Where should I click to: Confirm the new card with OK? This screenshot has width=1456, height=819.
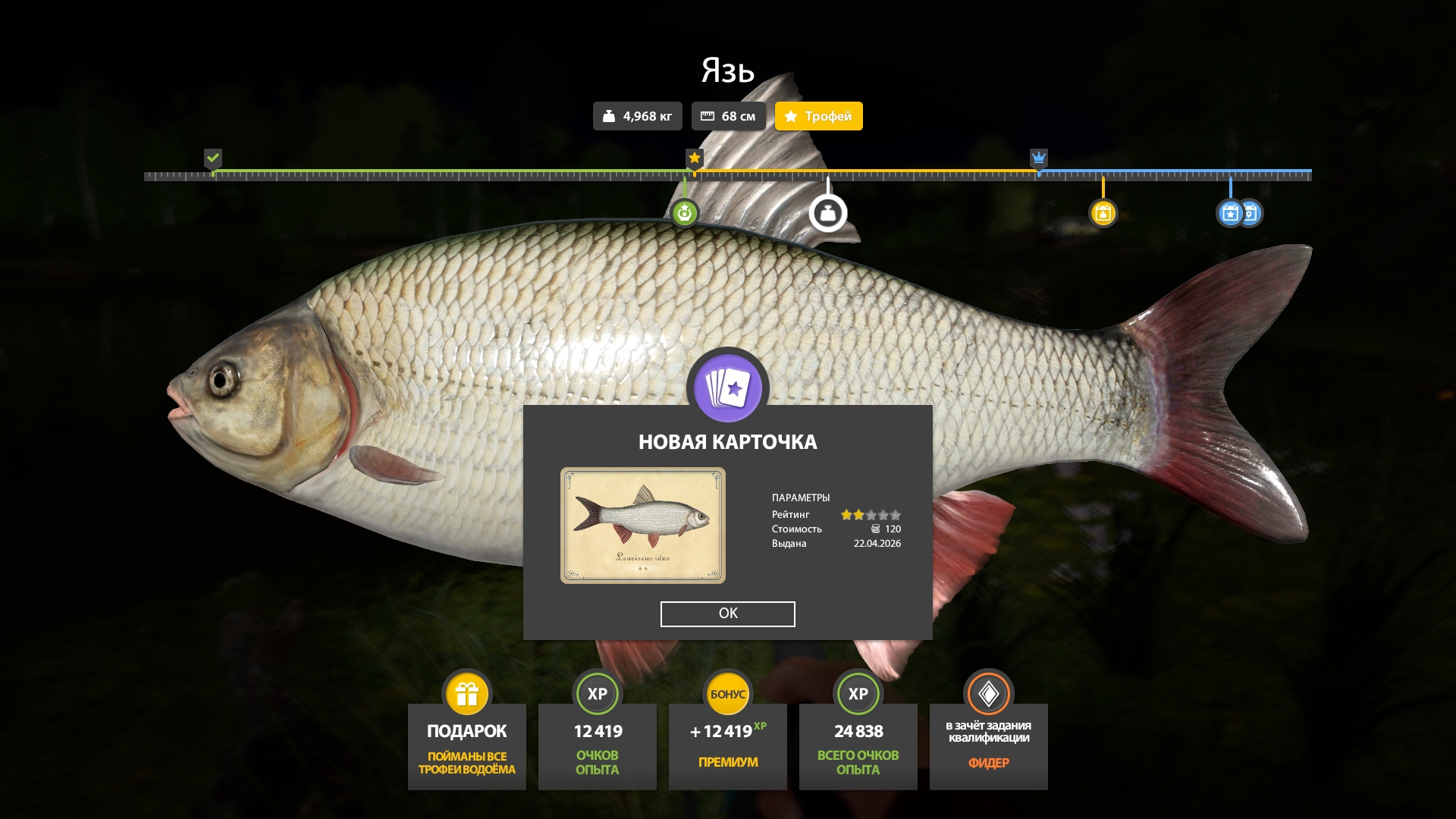click(x=727, y=613)
